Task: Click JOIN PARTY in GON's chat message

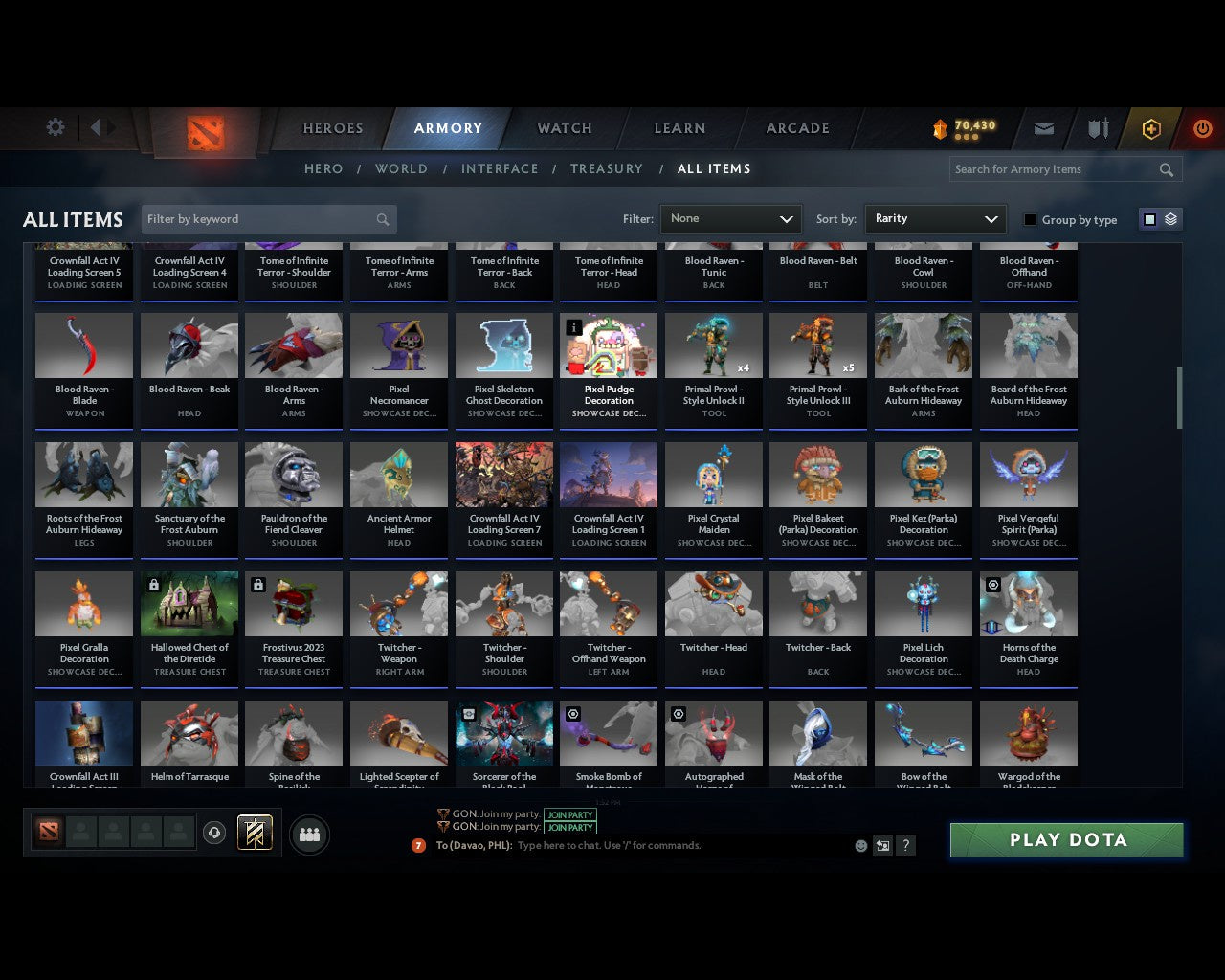Action: coord(569,815)
